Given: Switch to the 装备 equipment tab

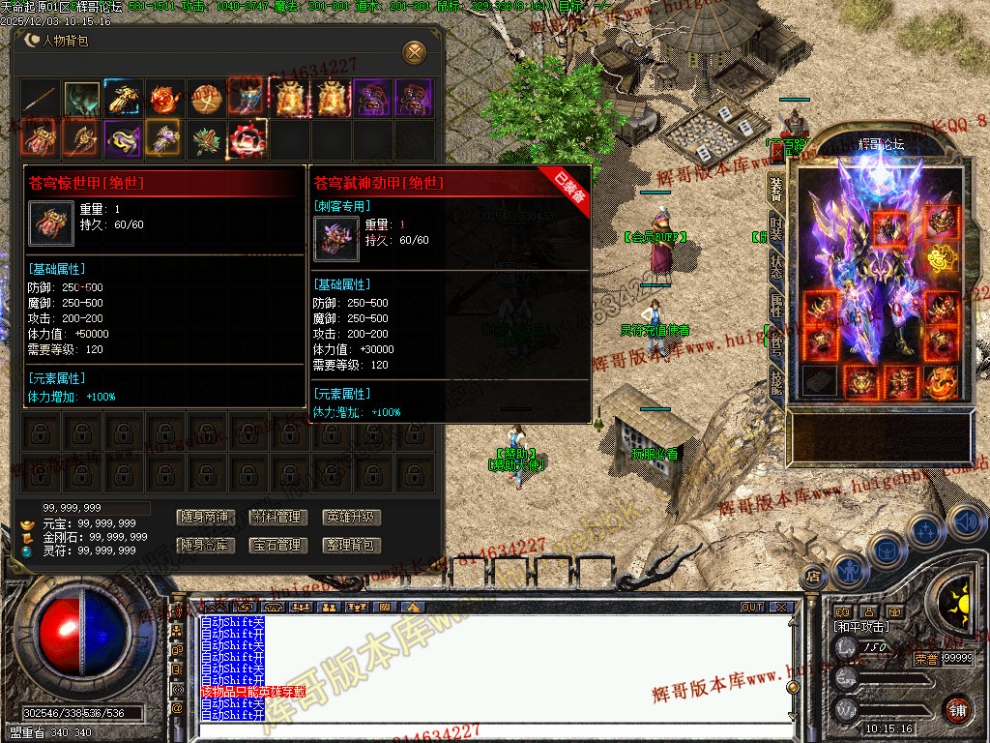Looking at the screenshot, I should coord(776,188).
